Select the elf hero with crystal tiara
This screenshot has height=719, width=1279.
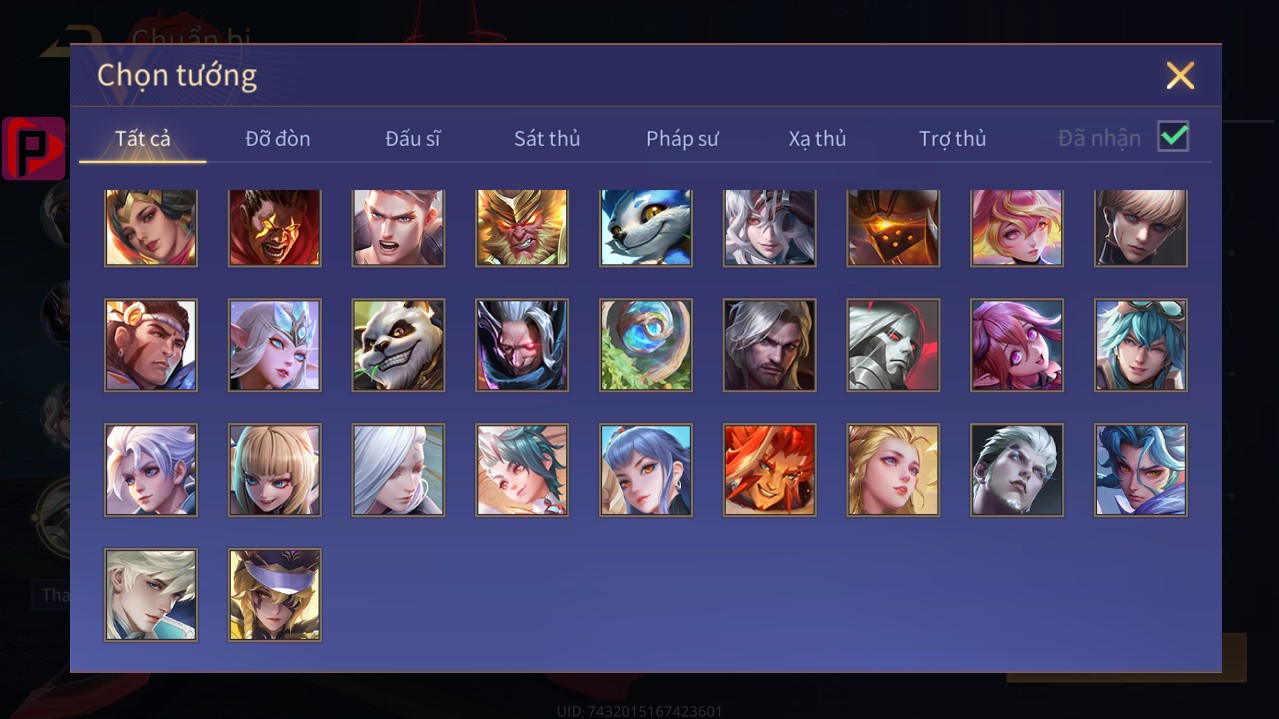(275, 345)
